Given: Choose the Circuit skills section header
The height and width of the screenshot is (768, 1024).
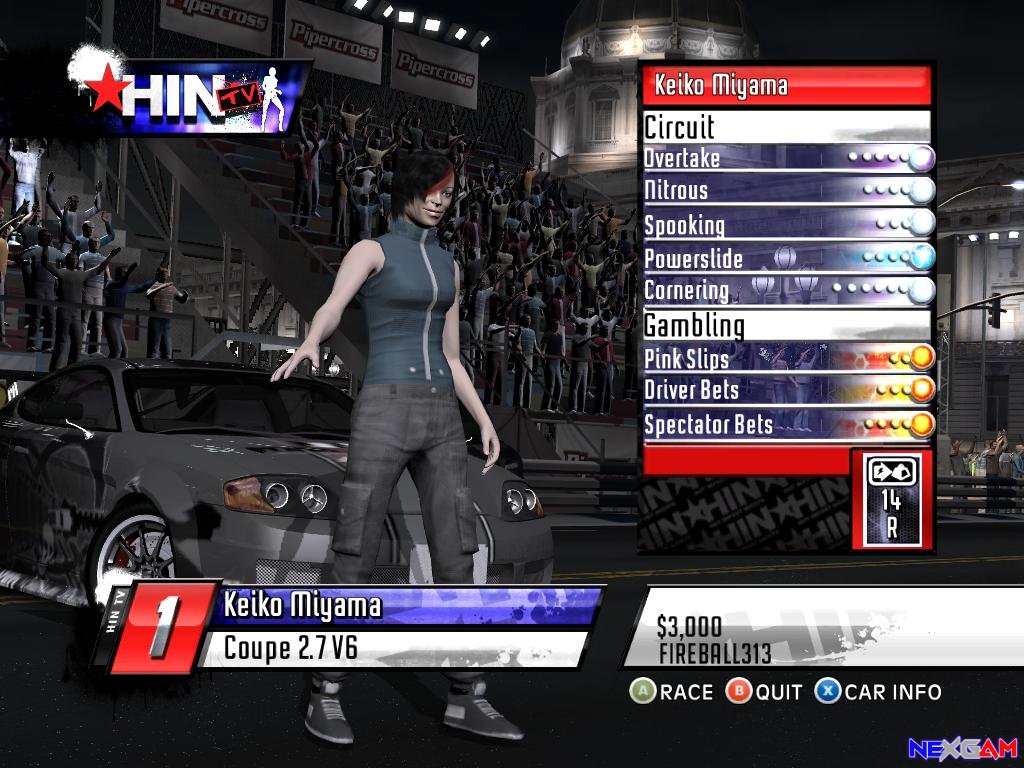Looking at the screenshot, I should 786,127.
